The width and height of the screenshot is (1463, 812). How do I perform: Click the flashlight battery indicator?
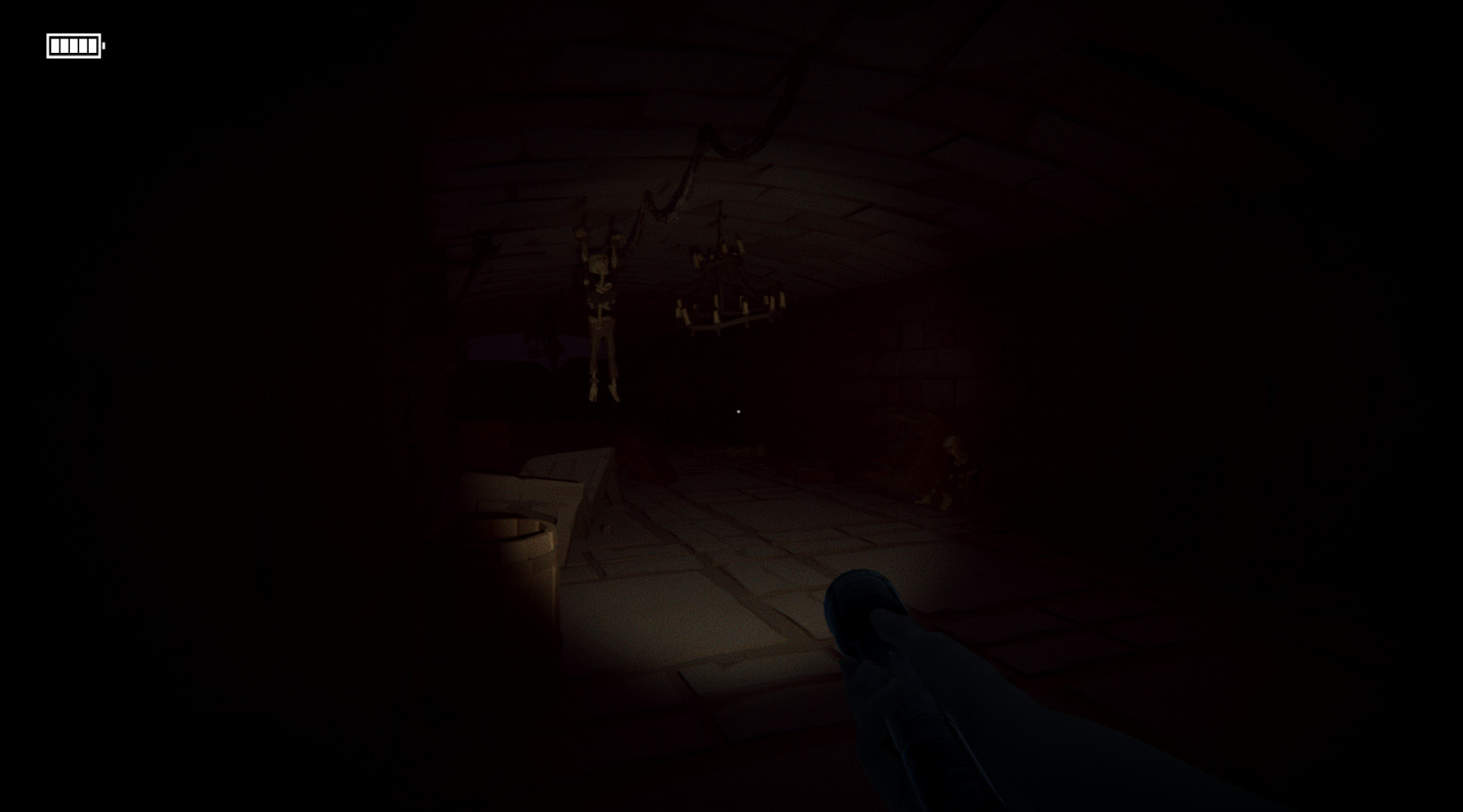(x=75, y=44)
